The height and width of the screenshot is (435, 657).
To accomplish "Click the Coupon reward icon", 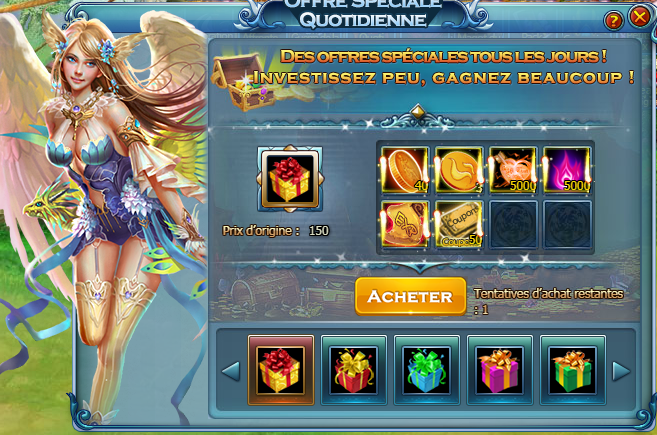I will [459, 223].
